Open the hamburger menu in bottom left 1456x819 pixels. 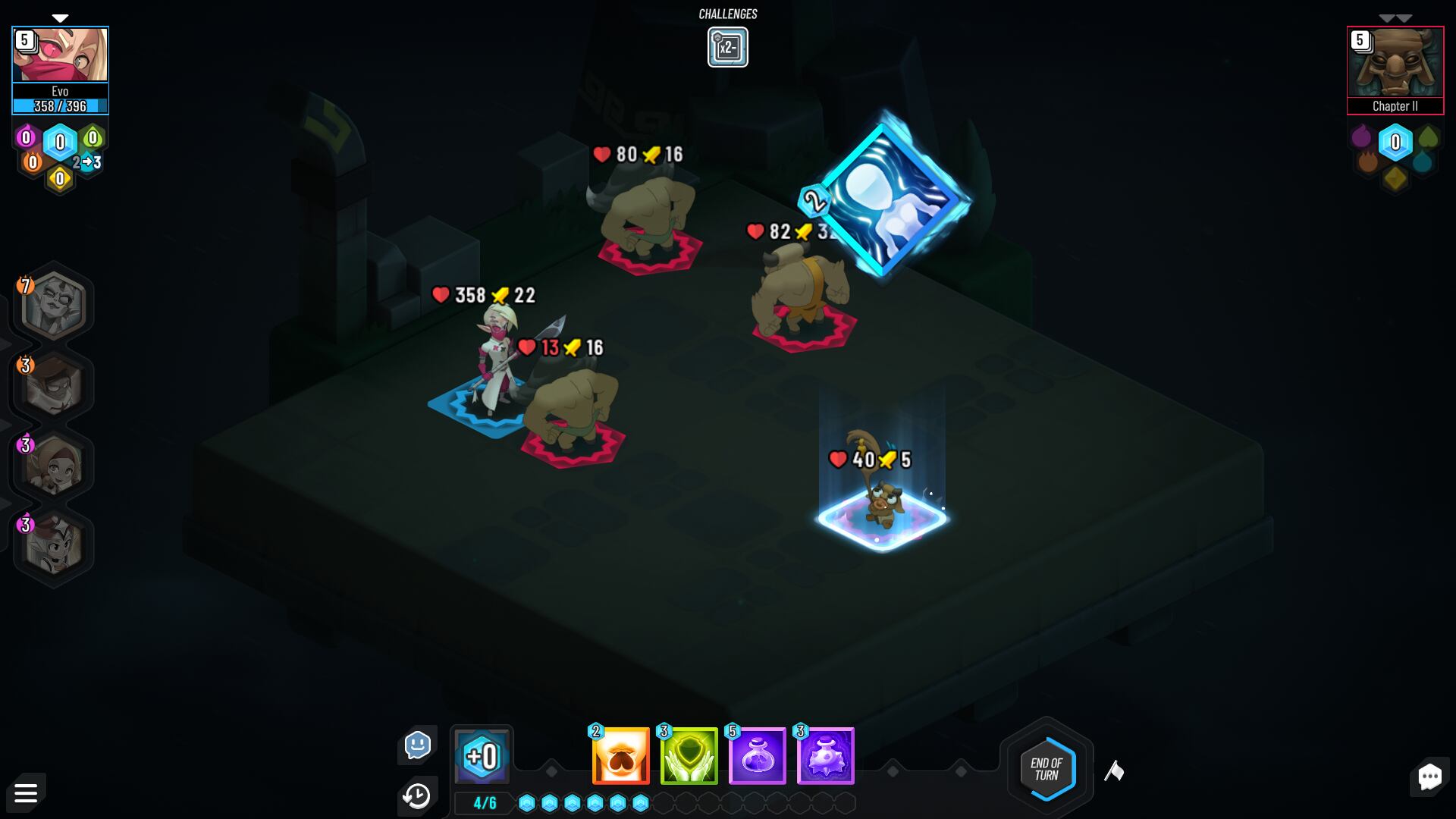27,792
